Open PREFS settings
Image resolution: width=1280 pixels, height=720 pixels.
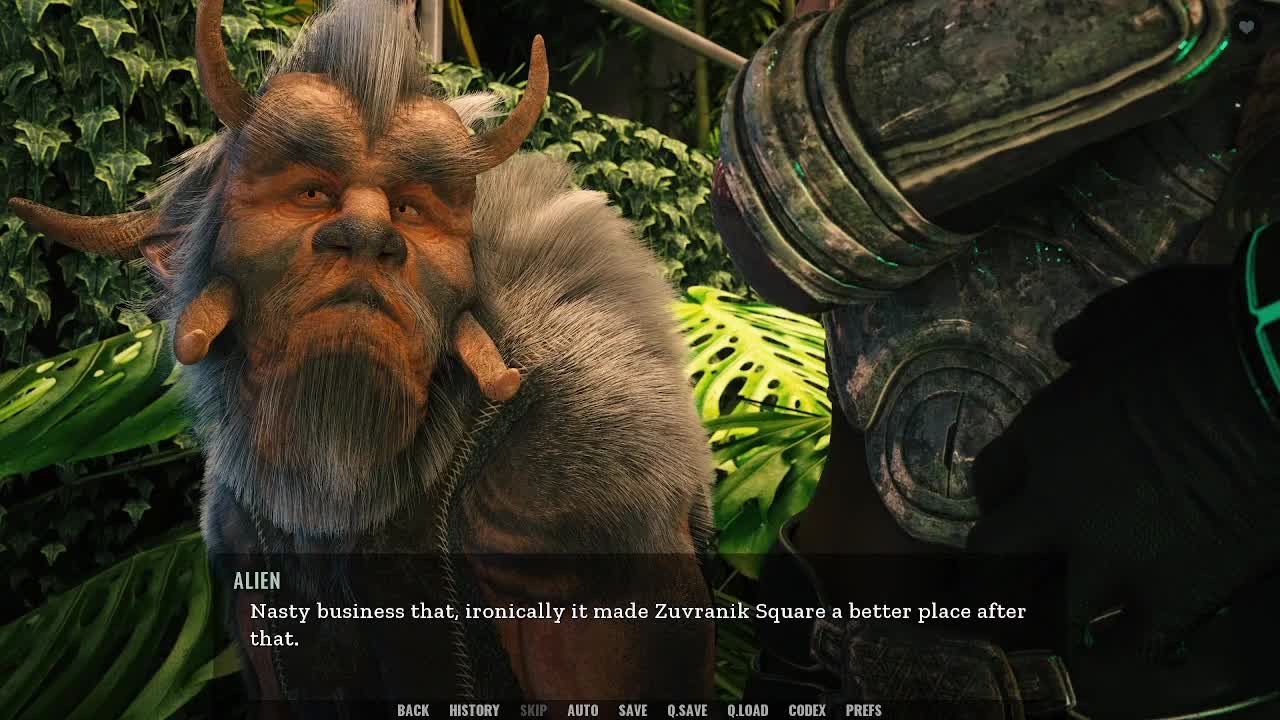pos(863,710)
